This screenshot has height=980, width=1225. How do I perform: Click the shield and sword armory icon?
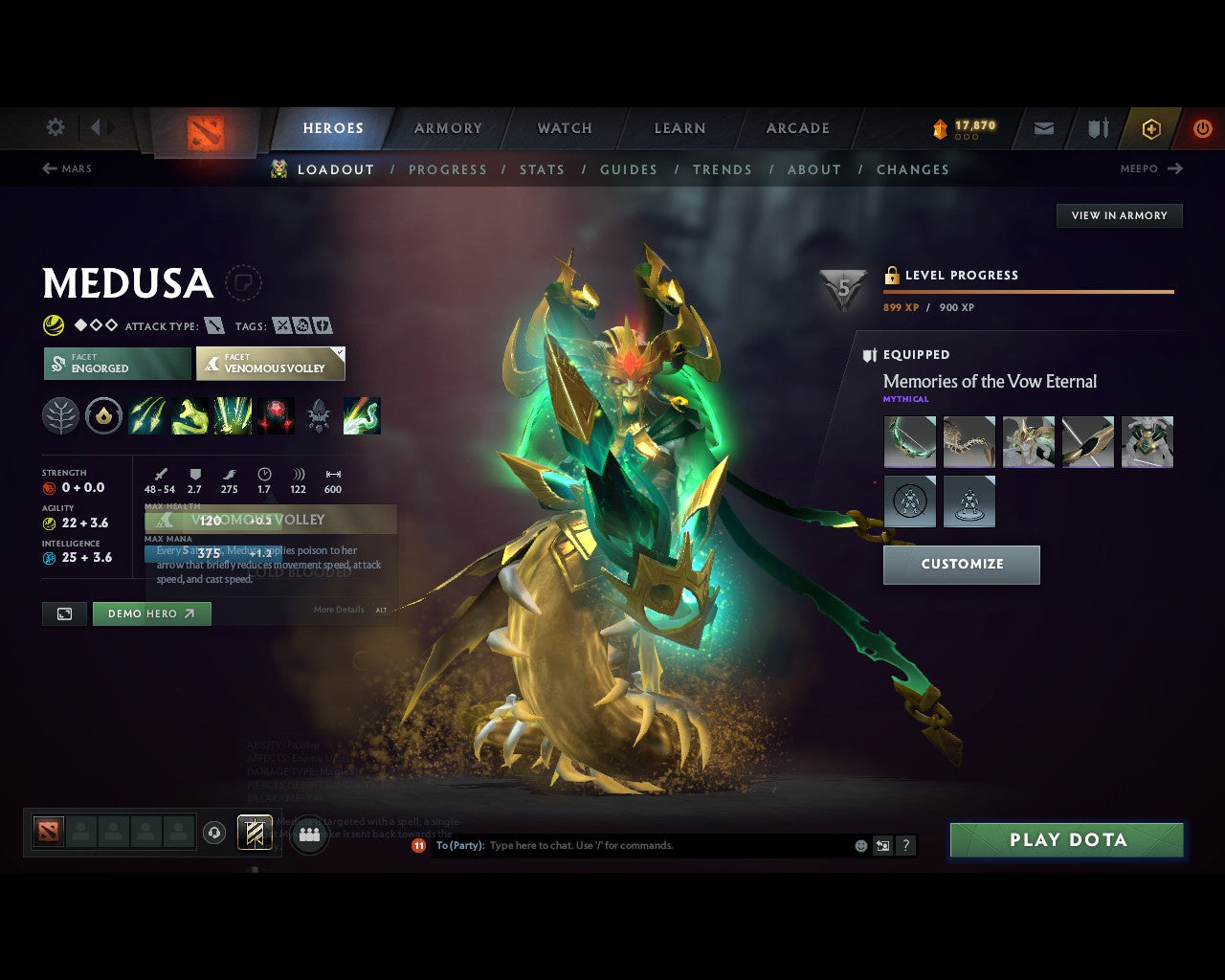coord(1097,128)
